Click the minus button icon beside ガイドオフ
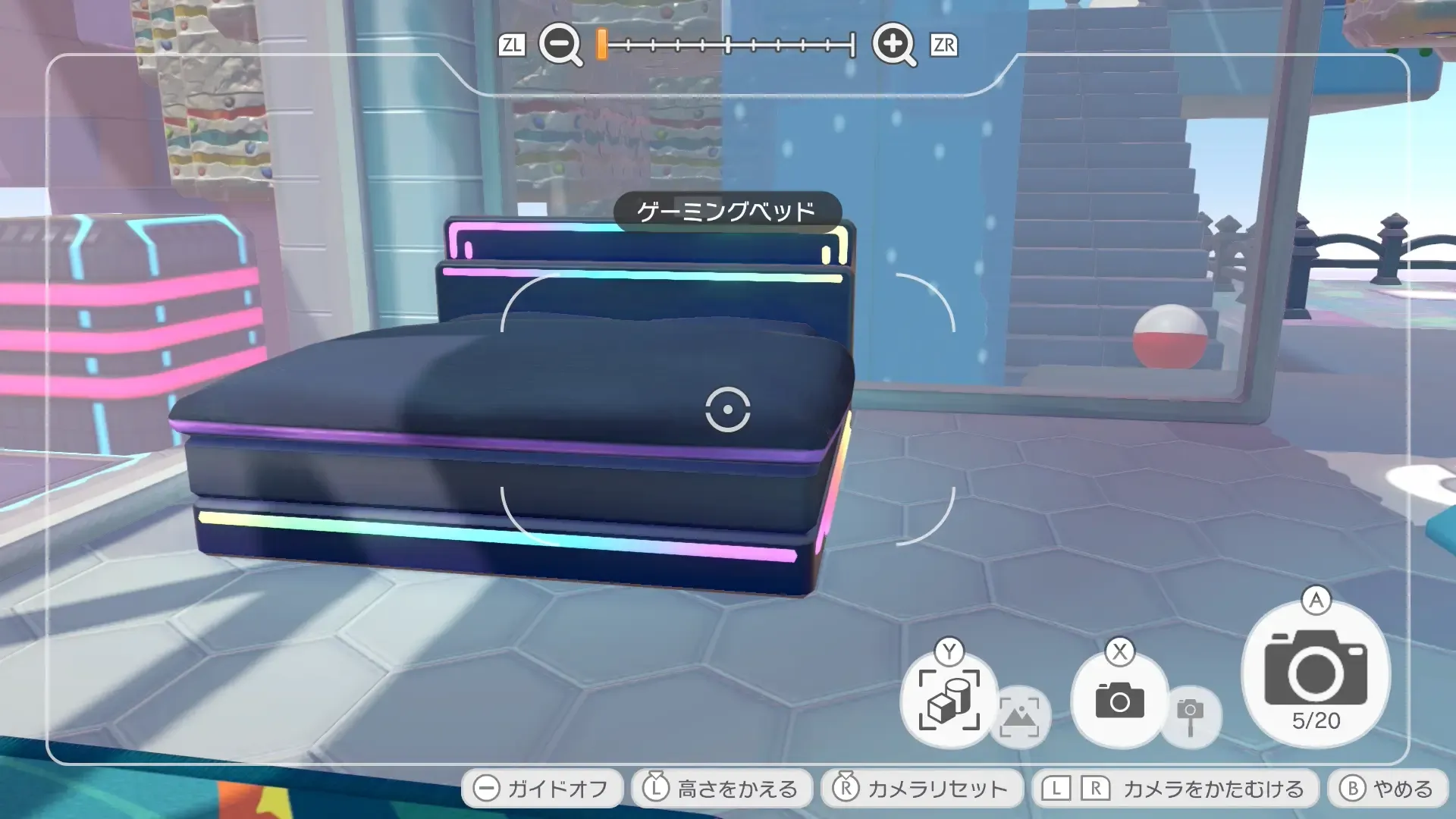The width and height of the screenshot is (1456, 819). coord(486,789)
